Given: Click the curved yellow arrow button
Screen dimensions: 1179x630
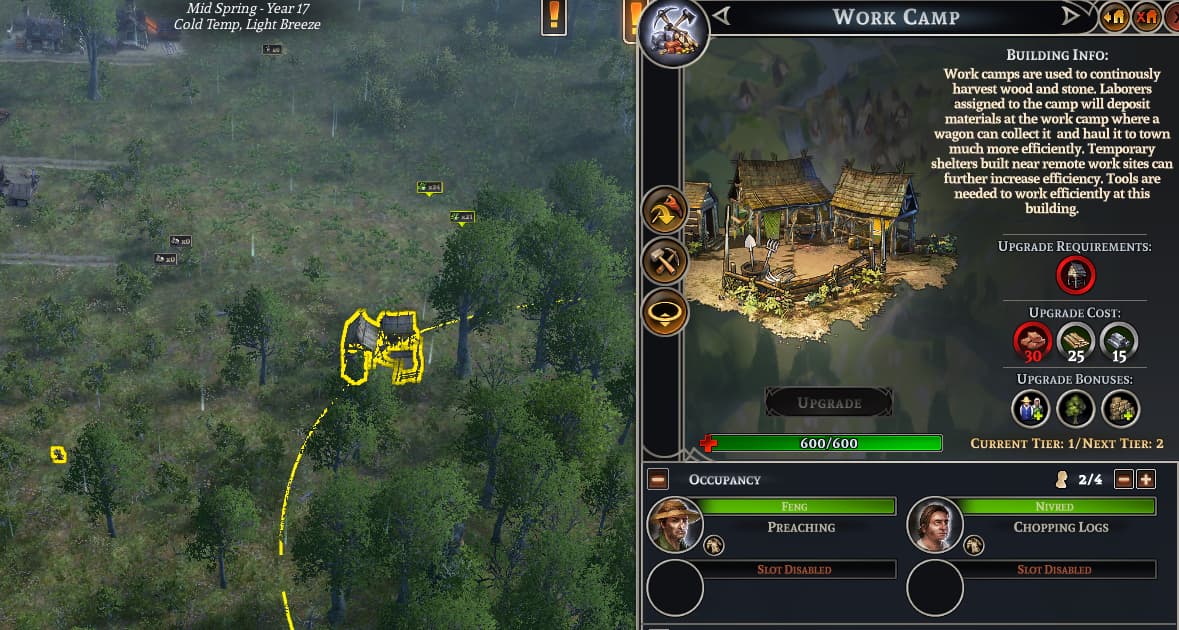Looking at the screenshot, I should [665, 211].
